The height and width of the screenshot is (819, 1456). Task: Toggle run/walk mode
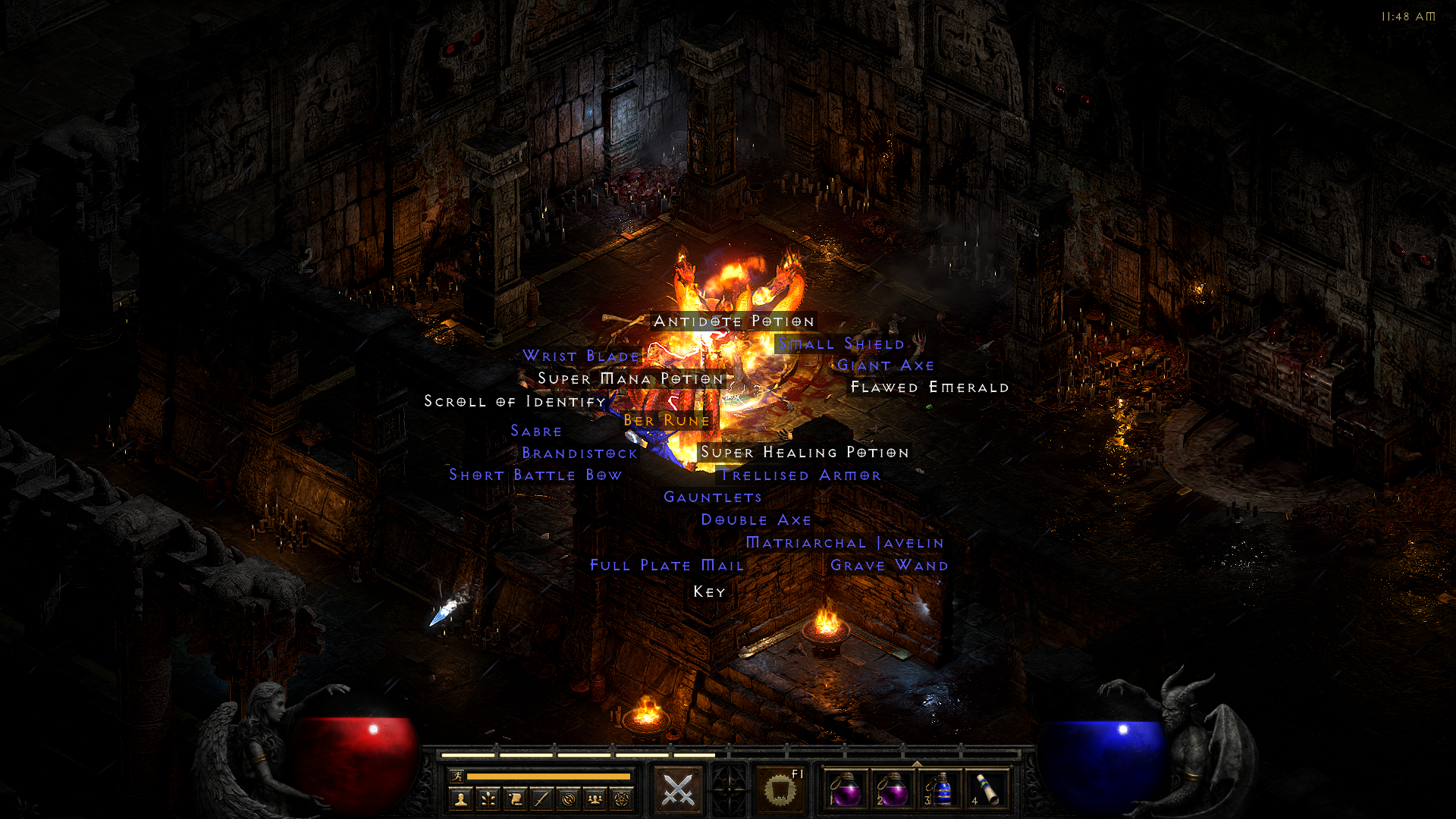pos(458,775)
